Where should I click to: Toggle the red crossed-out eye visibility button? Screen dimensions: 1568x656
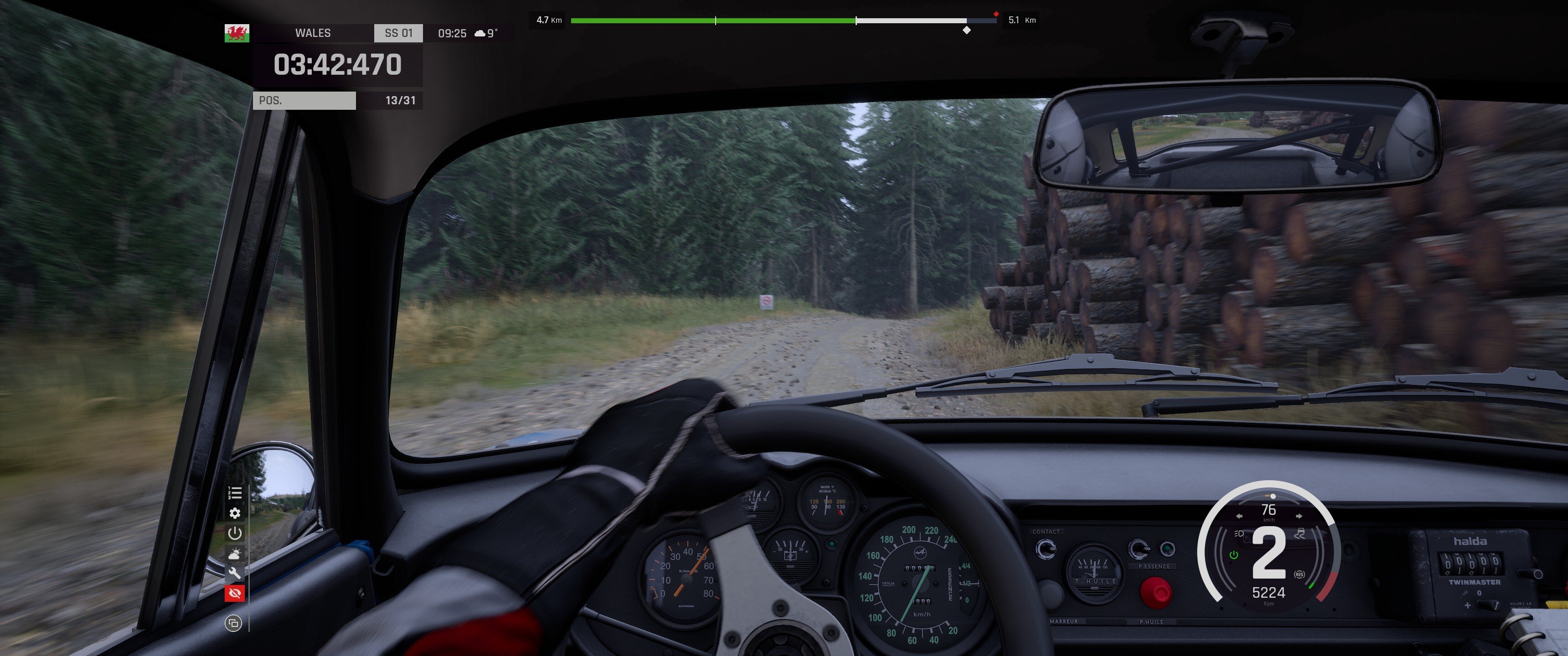pyautogui.click(x=235, y=593)
